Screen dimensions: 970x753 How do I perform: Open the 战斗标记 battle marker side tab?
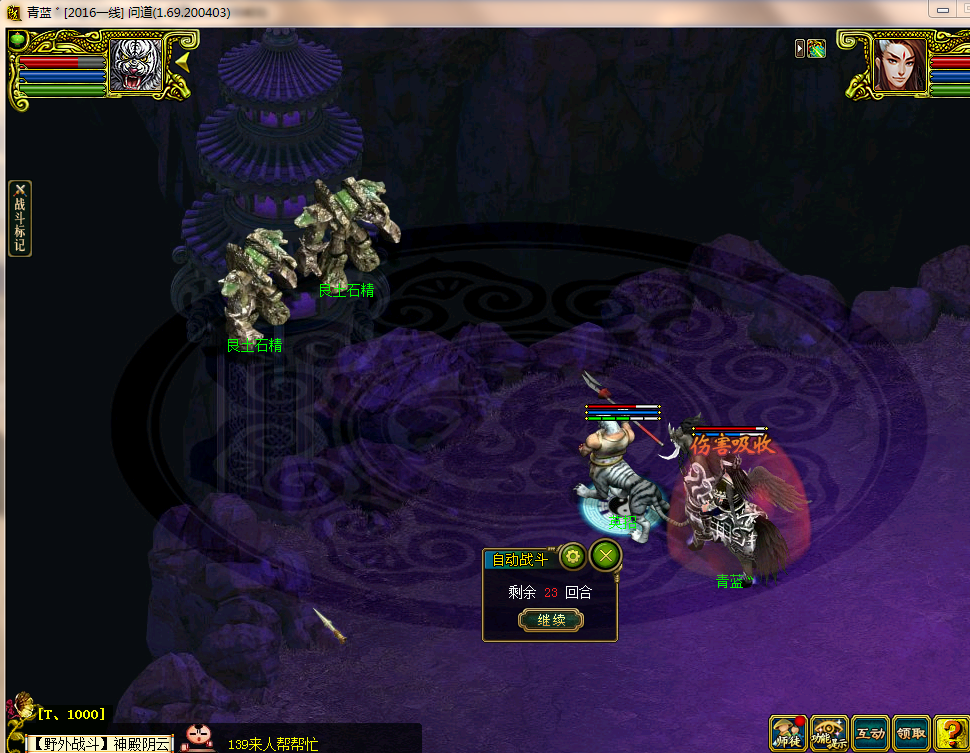point(19,219)
